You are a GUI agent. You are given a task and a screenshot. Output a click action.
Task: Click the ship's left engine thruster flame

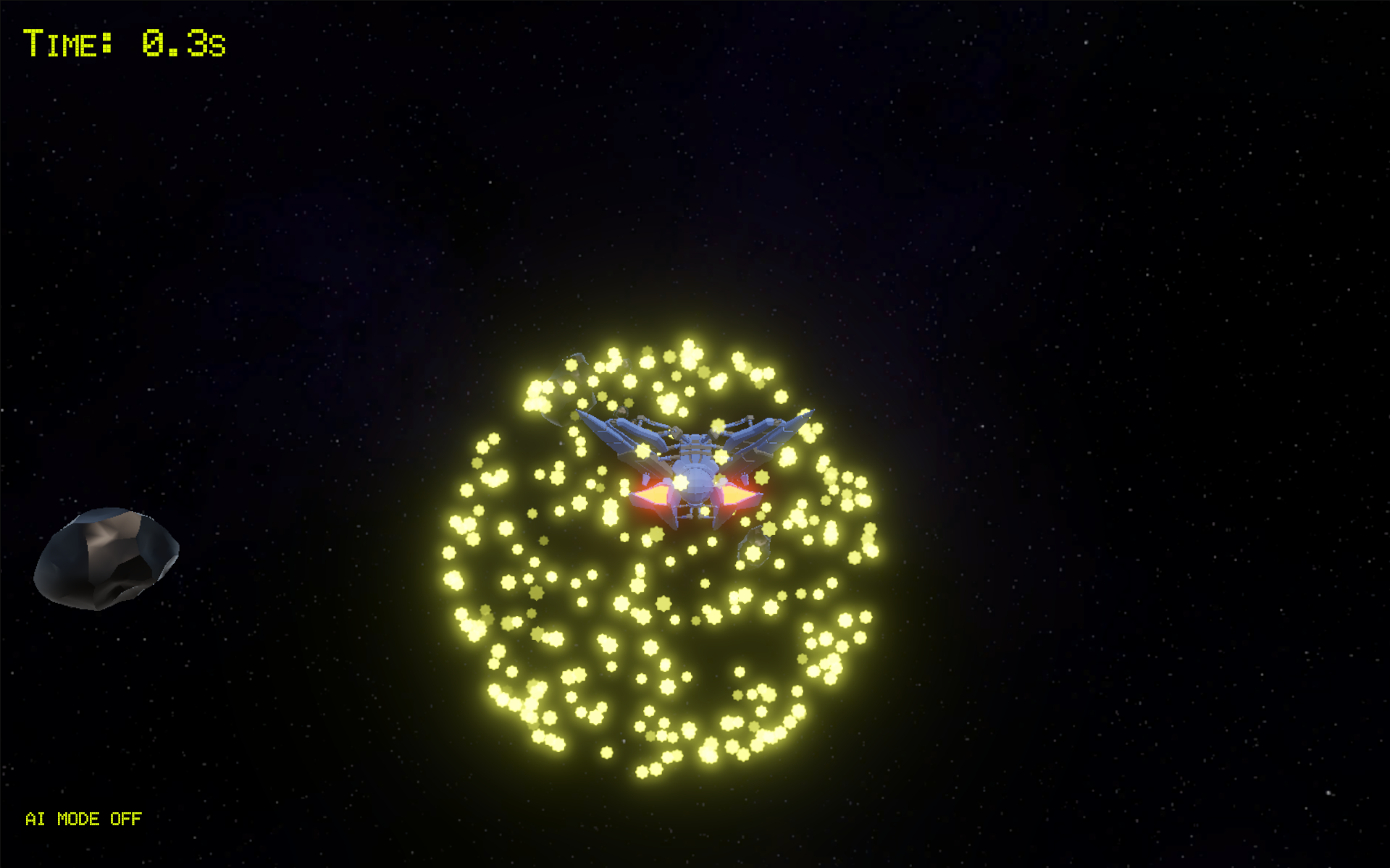click(x=654, y=494)
